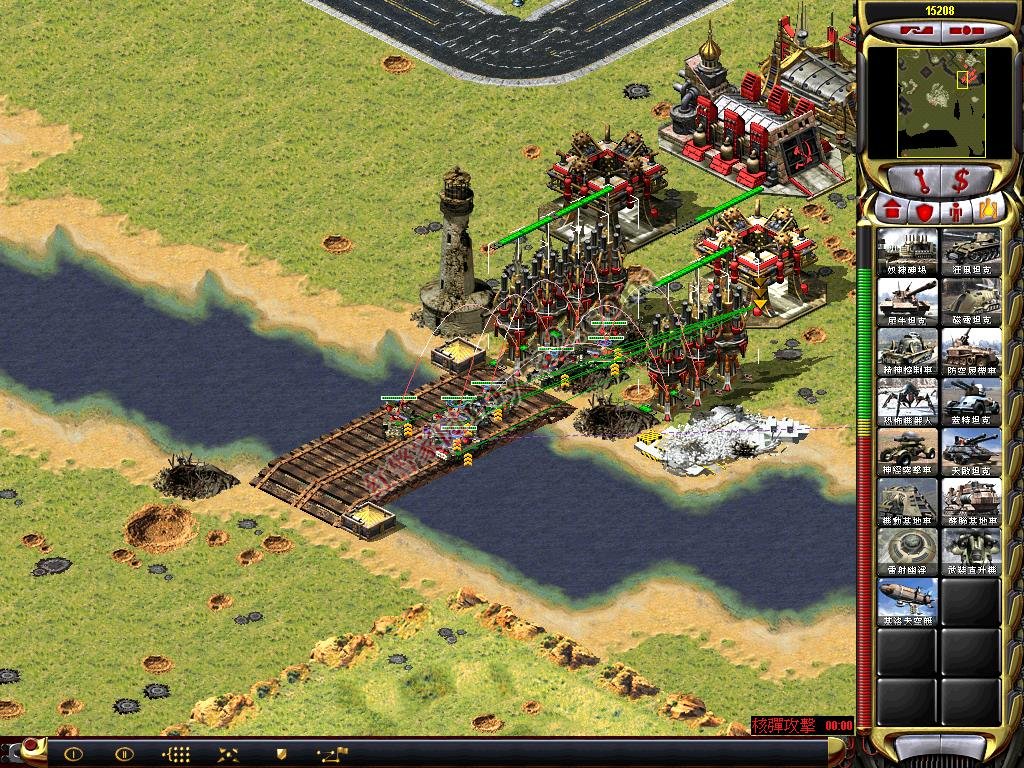
Task: Toggle the waypoint flag planning mode
Action: pyautogui.click(x=331, y=754)
